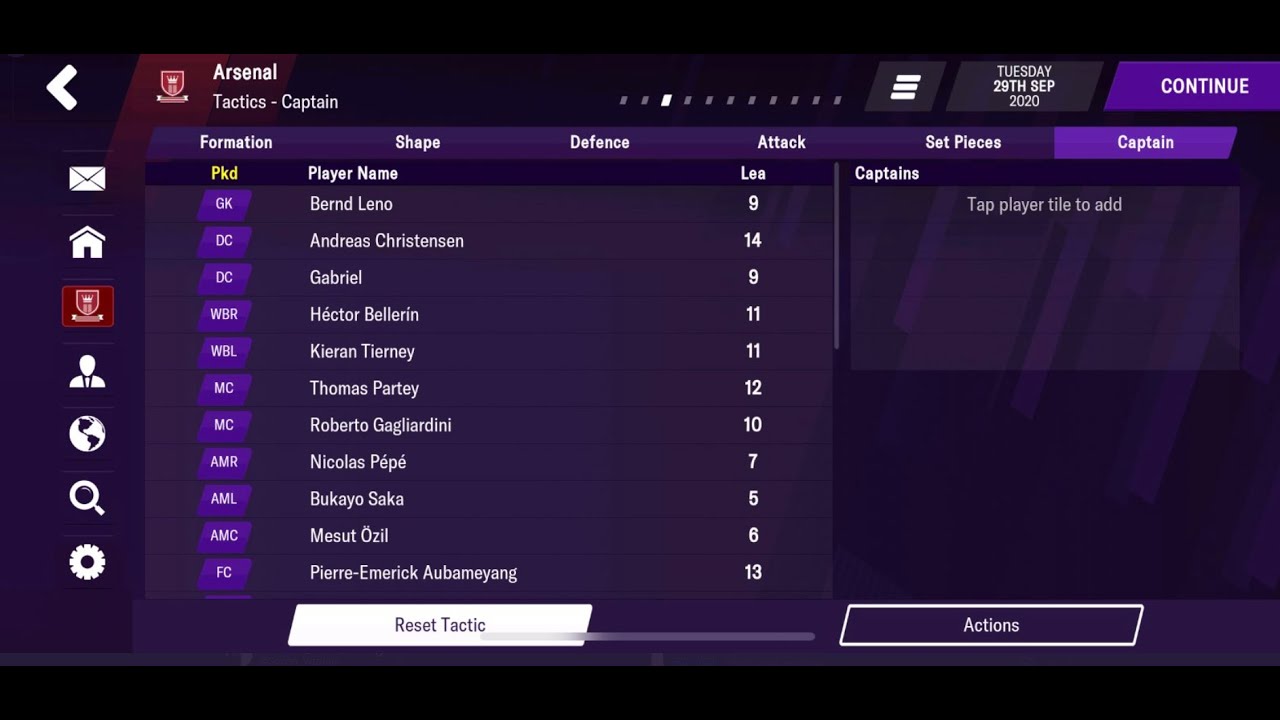Tap Thomas Partey's player tile
This screenshot has width=1280, height=720.
(450, 388)
